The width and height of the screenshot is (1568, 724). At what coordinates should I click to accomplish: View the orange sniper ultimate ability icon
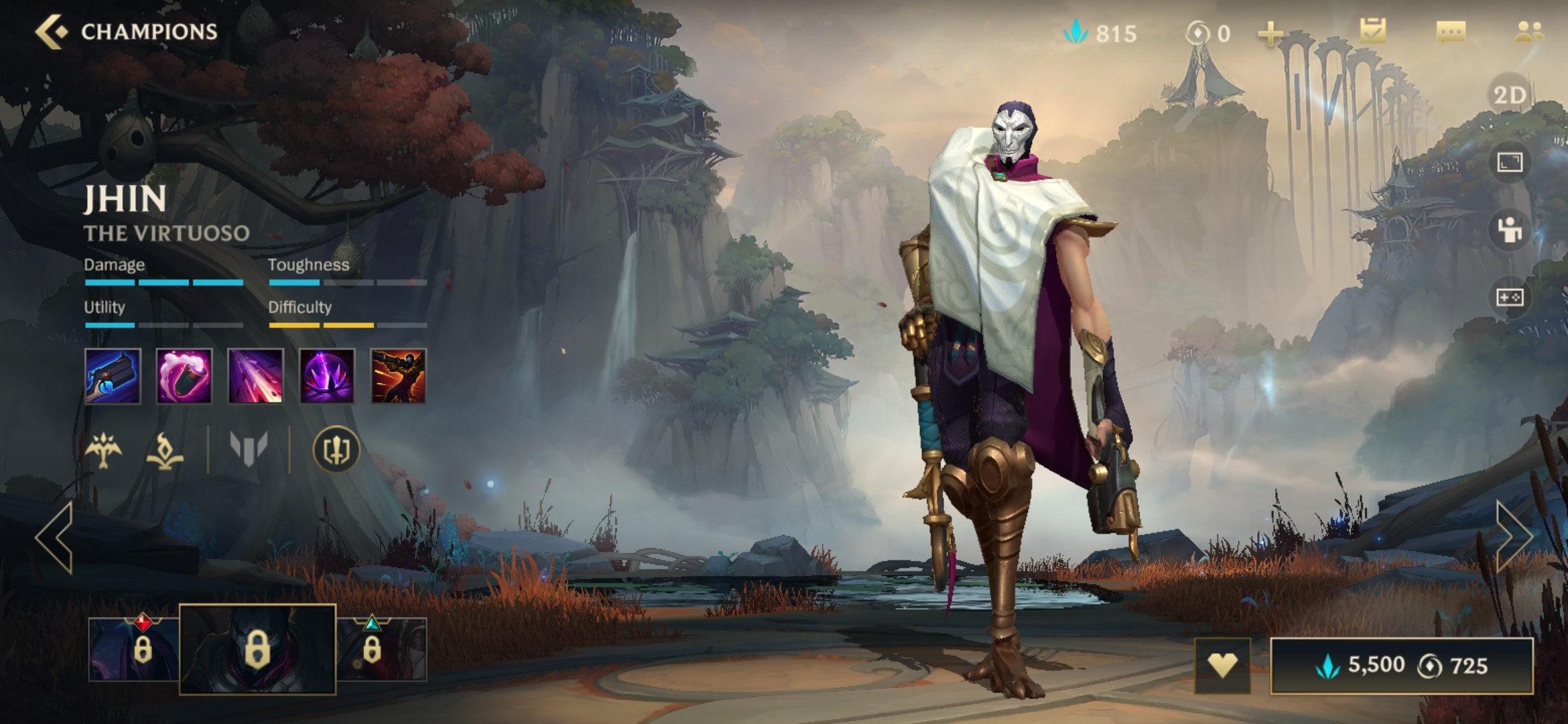[398, 376]
